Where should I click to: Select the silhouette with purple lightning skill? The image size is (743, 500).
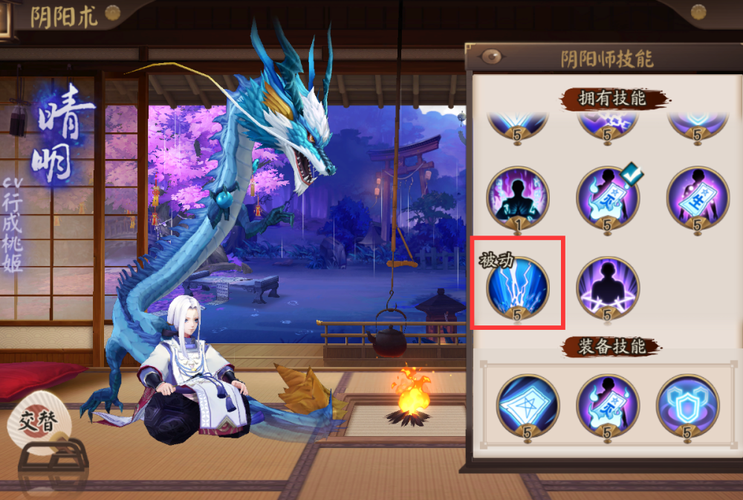(x=607, y=287)
